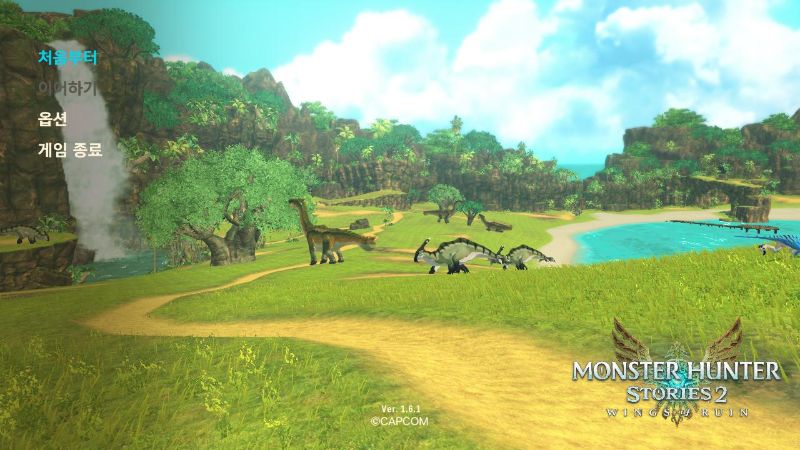
Task: Open the 옵션 options menu
Action: [x=52, y=119]
